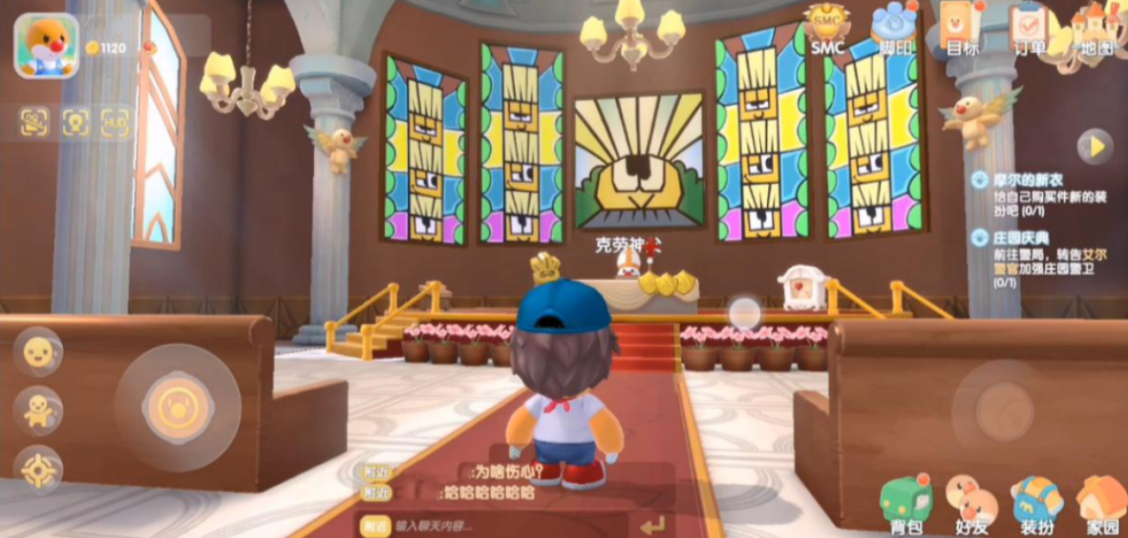Image resolution: width=1128 pixels, height=538 pixels.
Task: Tap the video camera recording icon
Action: pos(34,122)
